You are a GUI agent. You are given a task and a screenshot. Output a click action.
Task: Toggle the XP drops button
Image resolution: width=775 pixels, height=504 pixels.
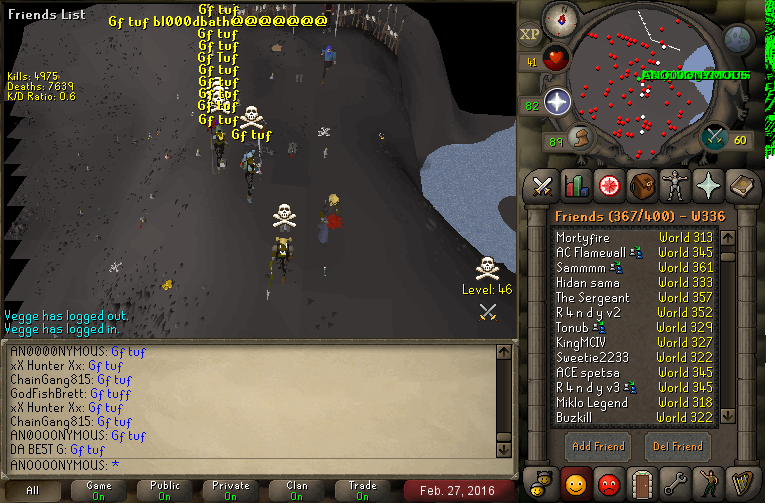(x=530, y=34)
